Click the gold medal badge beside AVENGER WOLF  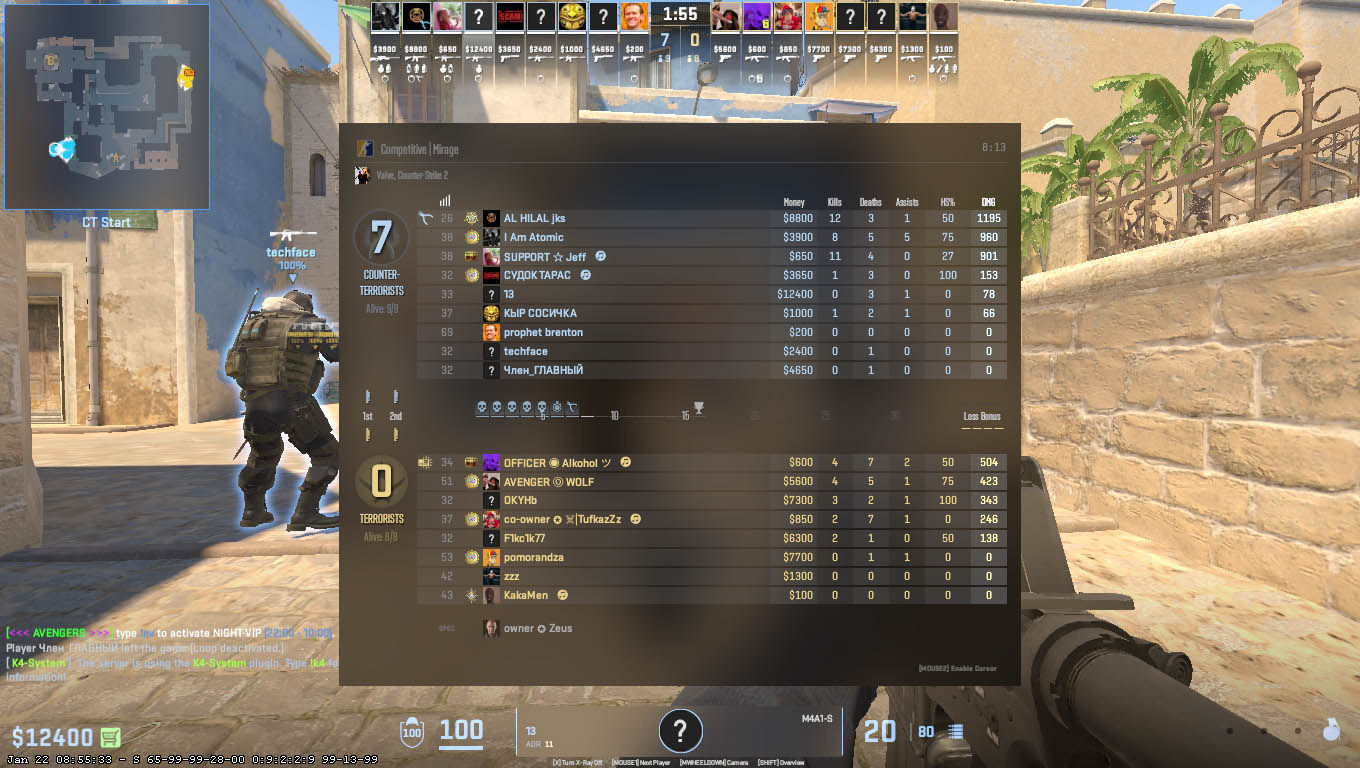(472, 482)
